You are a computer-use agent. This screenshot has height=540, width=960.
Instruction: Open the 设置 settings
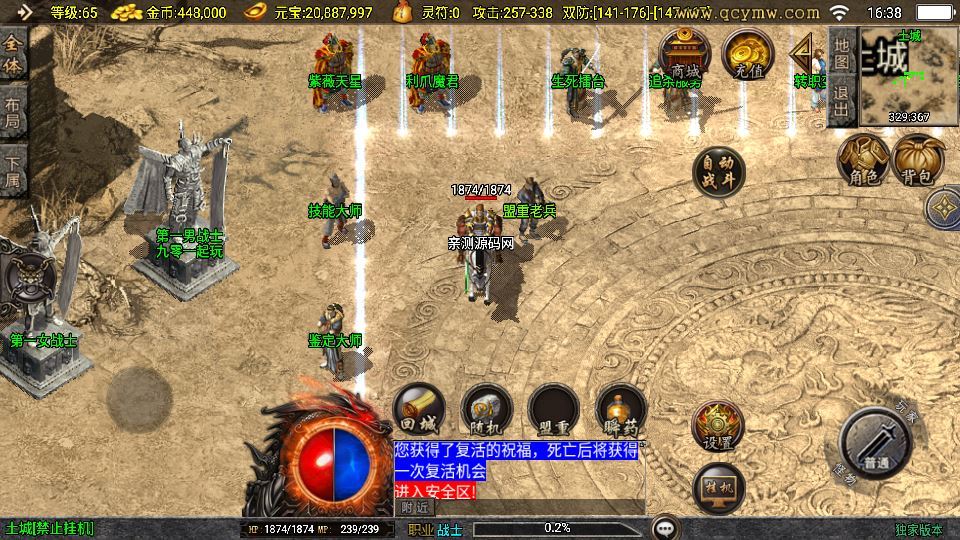718,427
